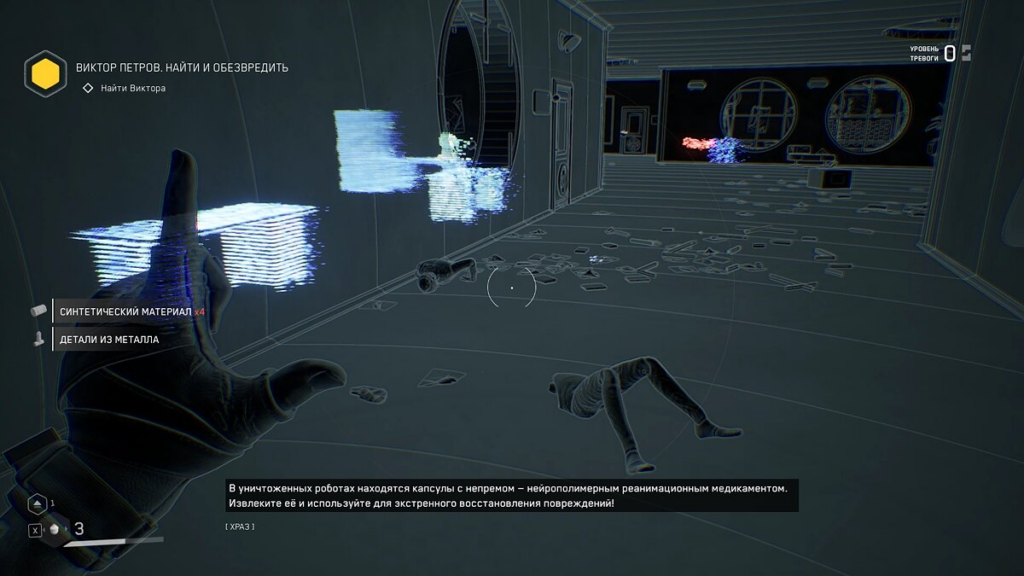Select the neuromed capsule consumable icon
Screen dimensions: 1024x576
coord(55,530)
